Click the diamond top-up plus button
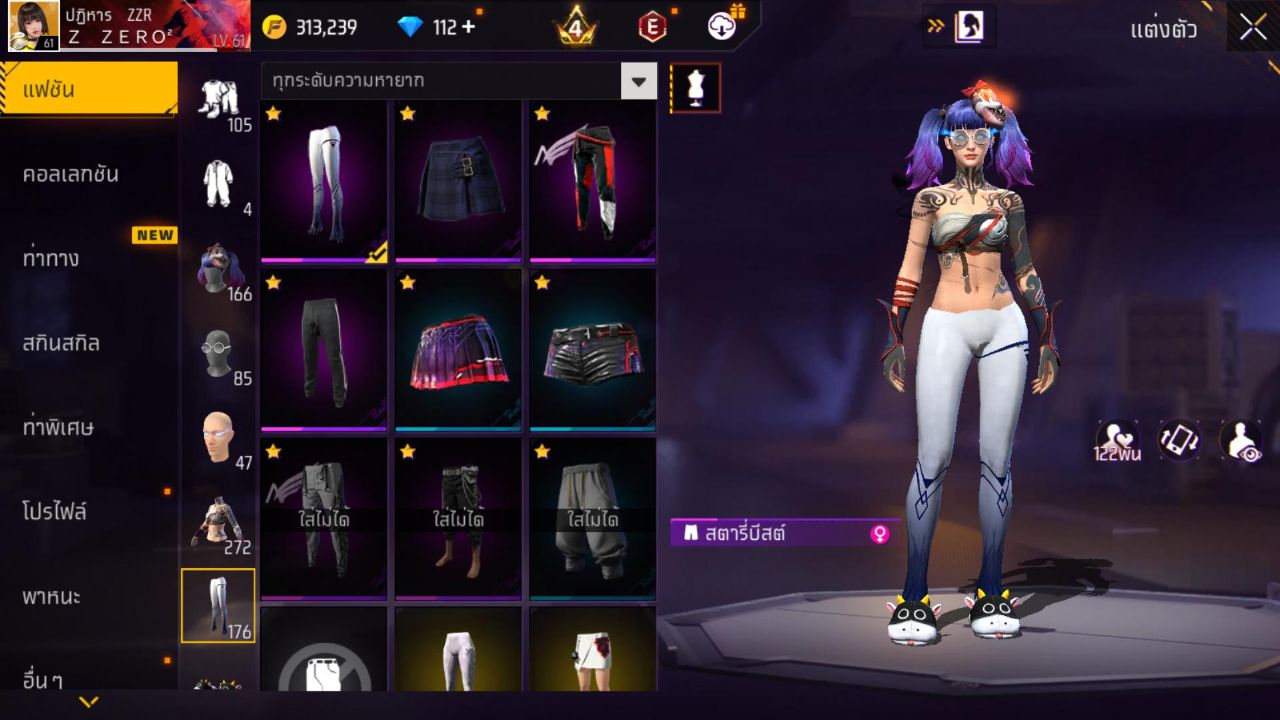 pyautogui.click(x=467, y=27)
